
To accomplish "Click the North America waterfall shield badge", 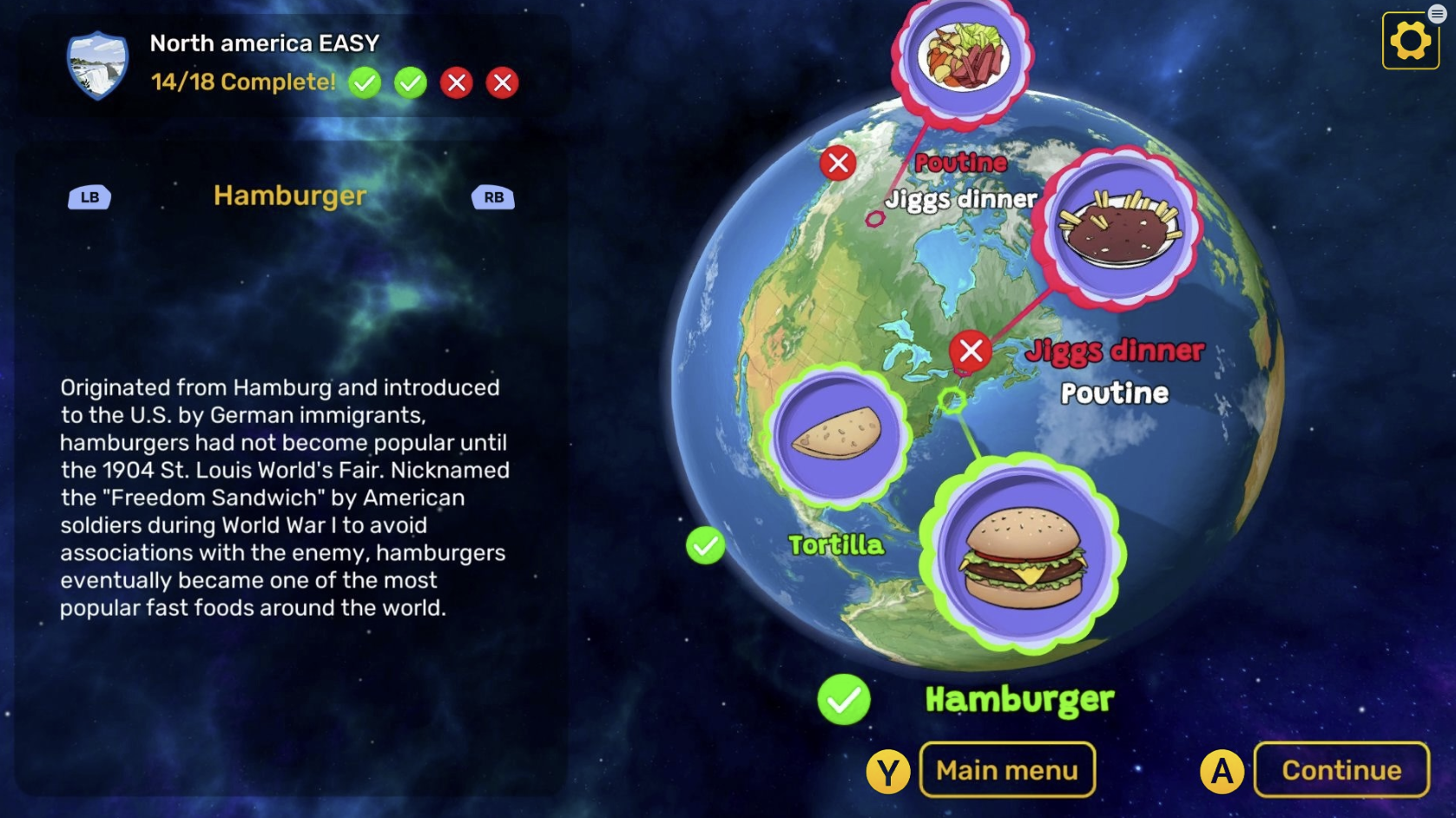I will (97, 65).
